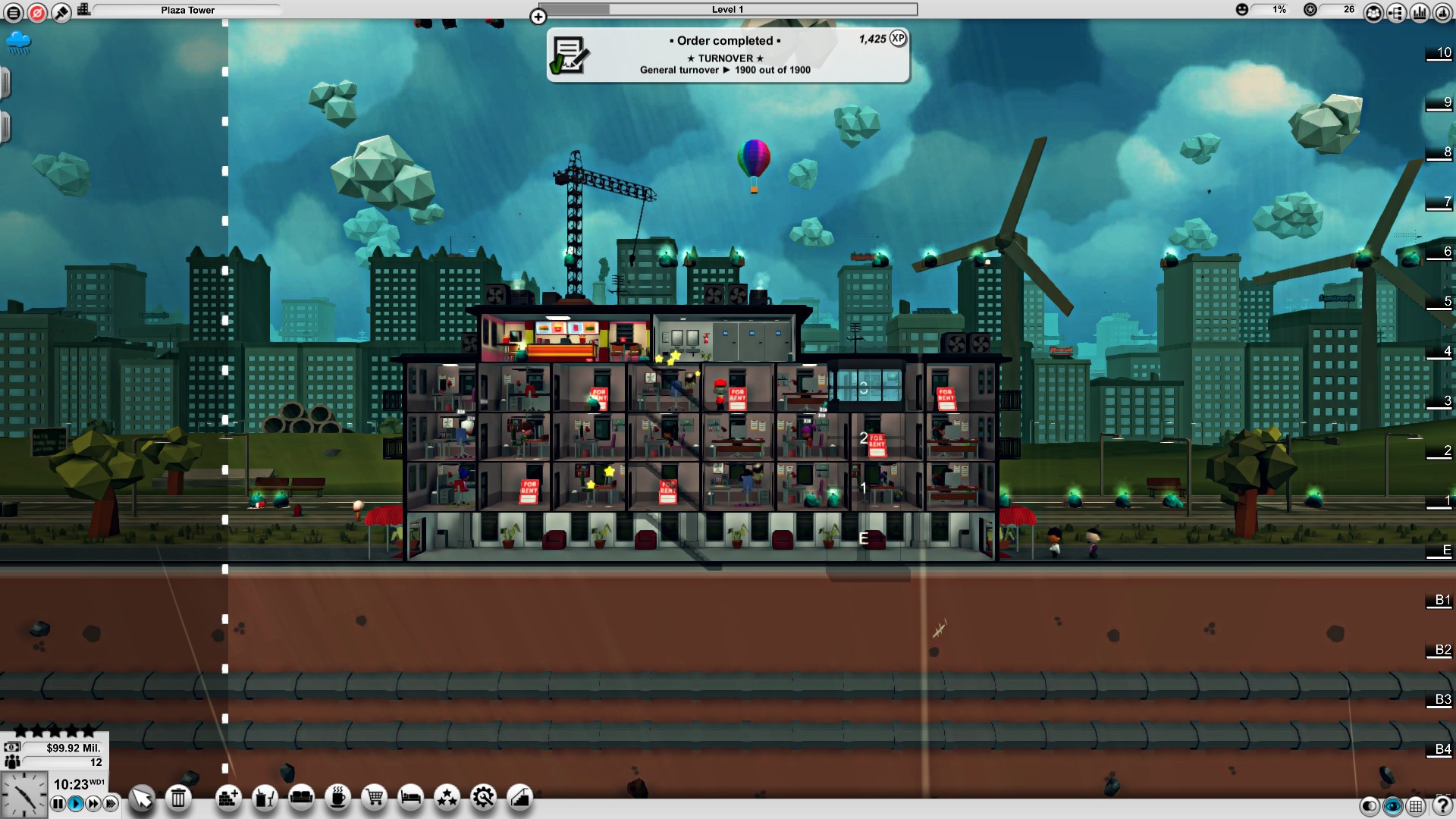Pause the game simulation
This screenshot has height=819, width=1456.
click(x=58, y=804)
